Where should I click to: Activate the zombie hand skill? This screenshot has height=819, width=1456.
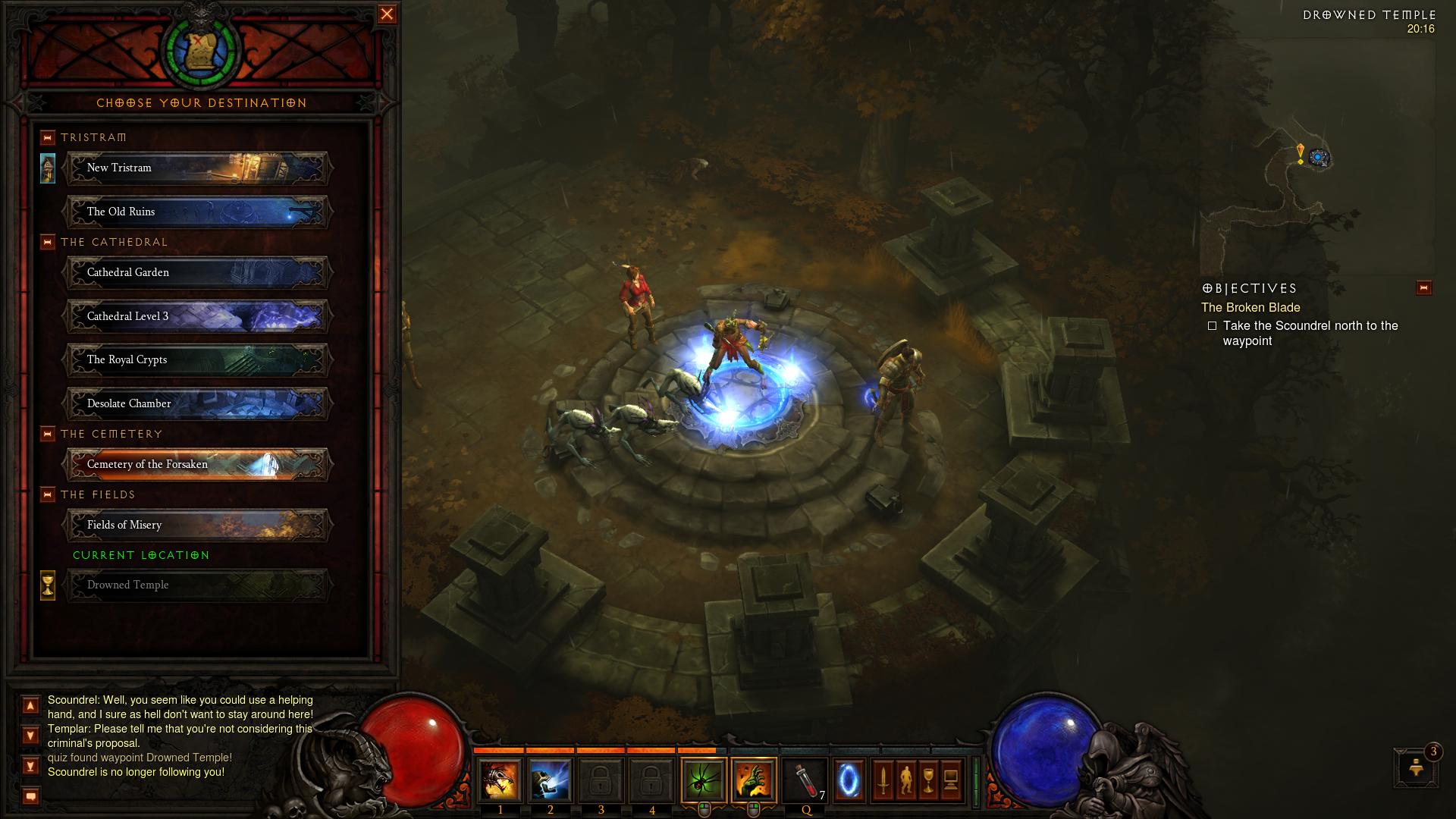[754, 780]
